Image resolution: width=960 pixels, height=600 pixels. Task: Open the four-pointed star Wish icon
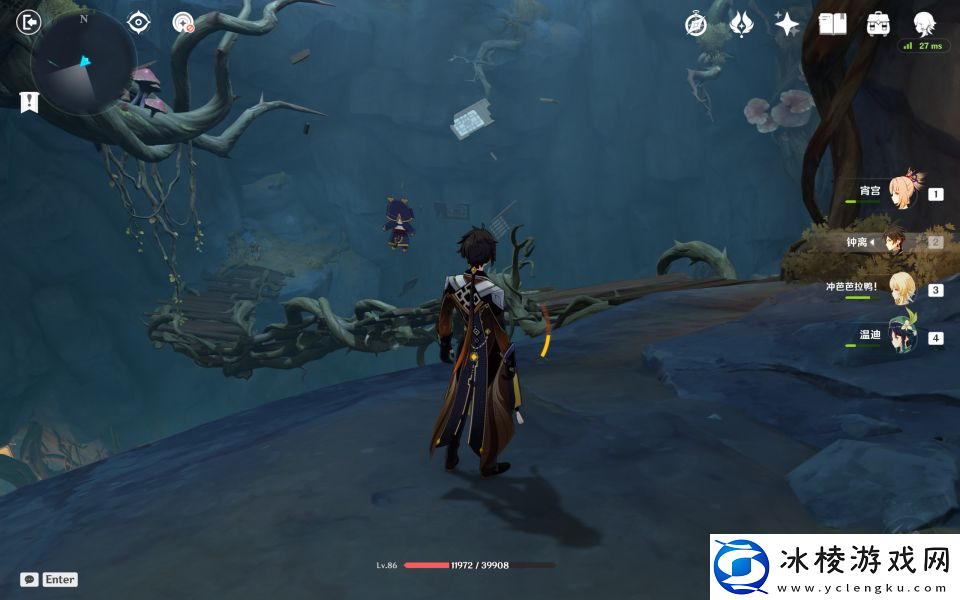coord(787,24)
